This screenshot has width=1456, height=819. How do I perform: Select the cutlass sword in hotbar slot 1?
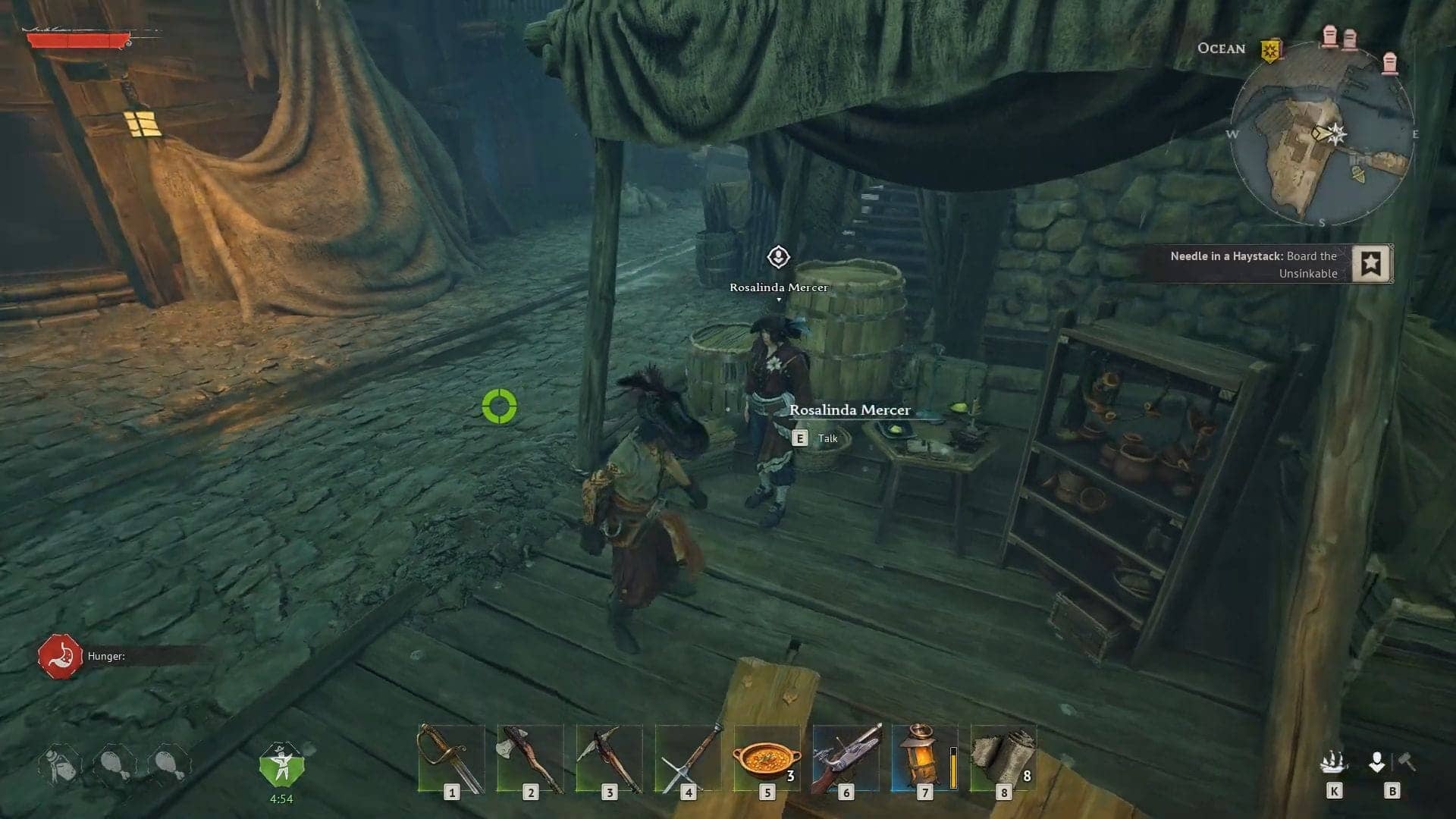451,758
